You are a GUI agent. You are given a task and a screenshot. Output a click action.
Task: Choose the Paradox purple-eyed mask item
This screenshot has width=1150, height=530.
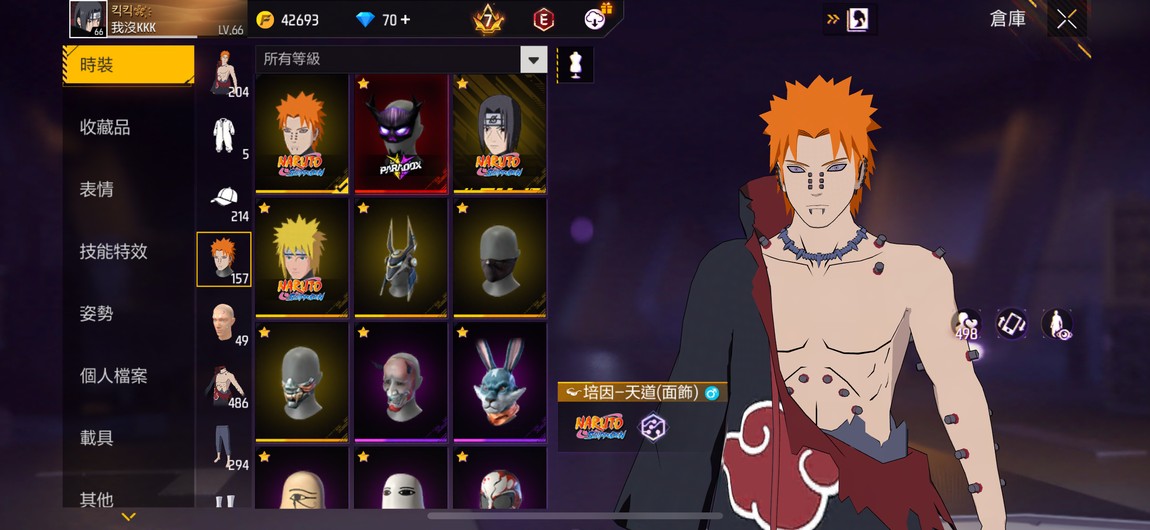(x=401, y=132)
